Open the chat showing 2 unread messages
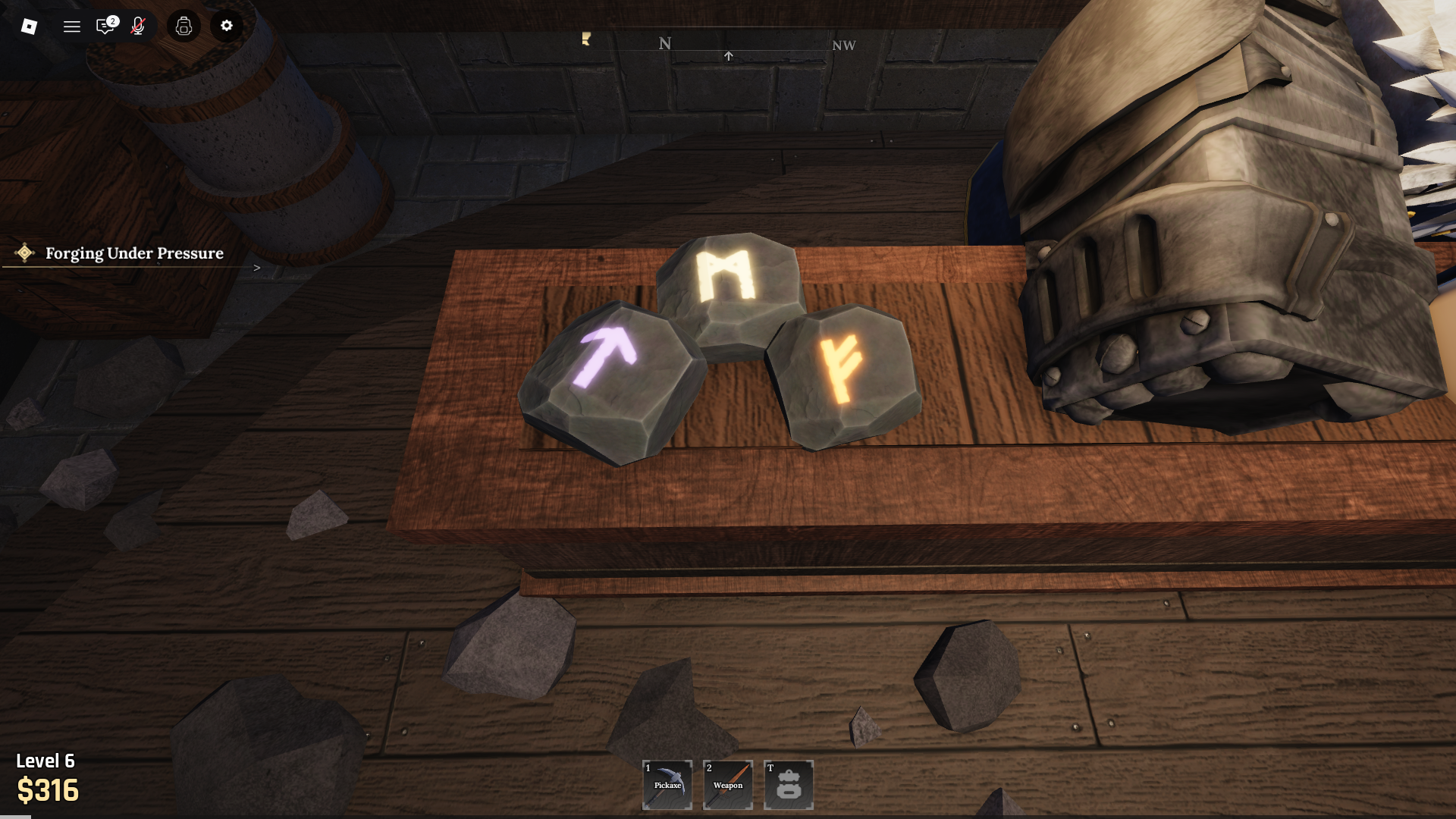 pyautogui.click(x=105, y=27)
